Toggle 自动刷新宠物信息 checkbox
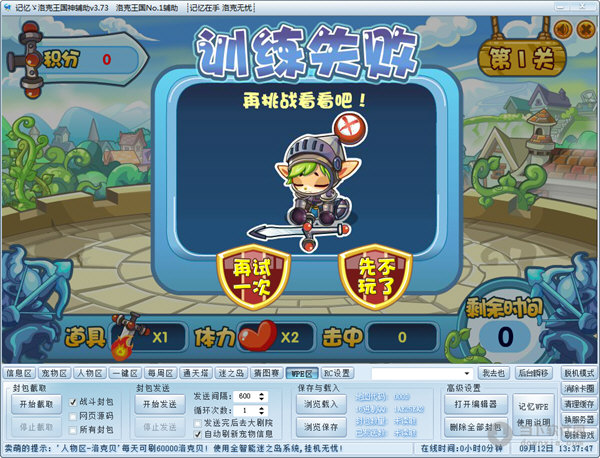 (197, 434)
